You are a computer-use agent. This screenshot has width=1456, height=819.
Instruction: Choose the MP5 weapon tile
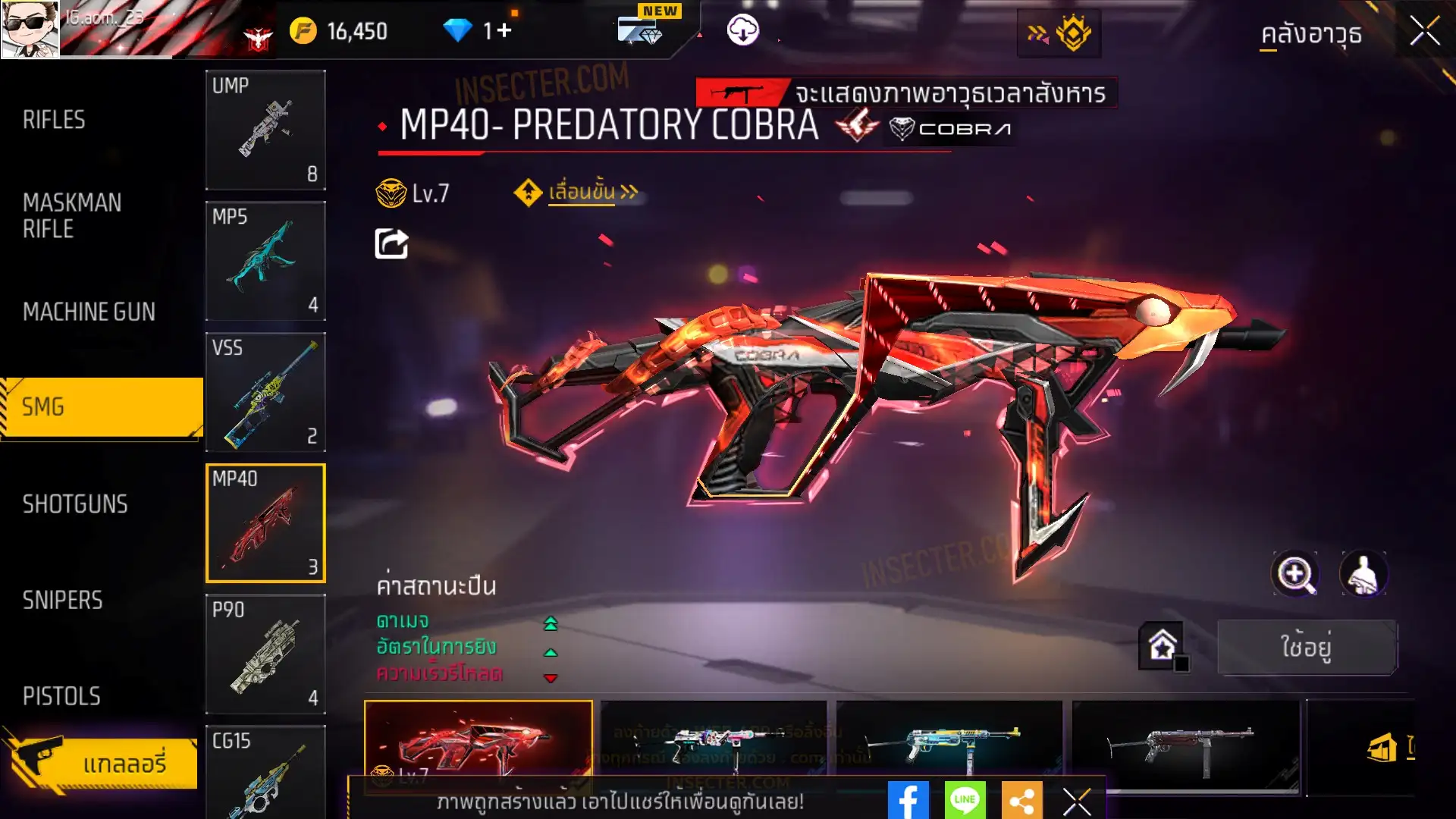click(x=265, y=261)
